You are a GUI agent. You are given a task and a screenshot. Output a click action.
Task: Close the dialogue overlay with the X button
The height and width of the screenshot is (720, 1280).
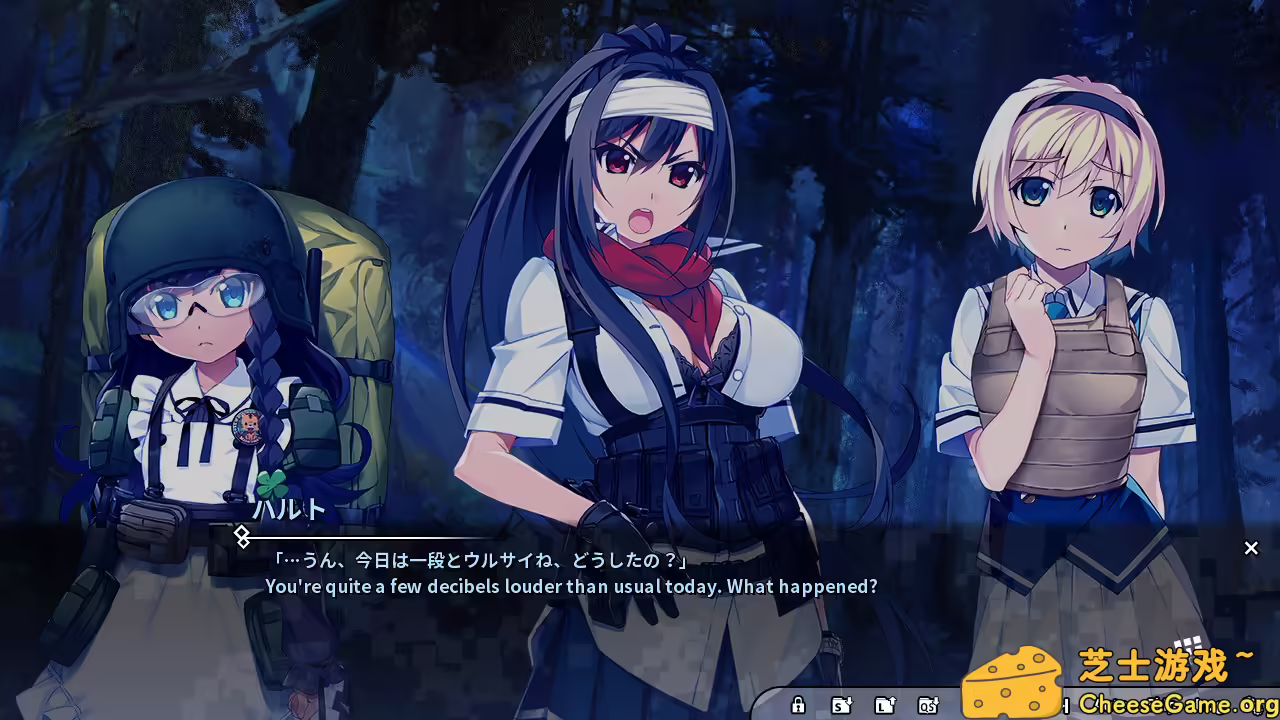(1251, 548)
